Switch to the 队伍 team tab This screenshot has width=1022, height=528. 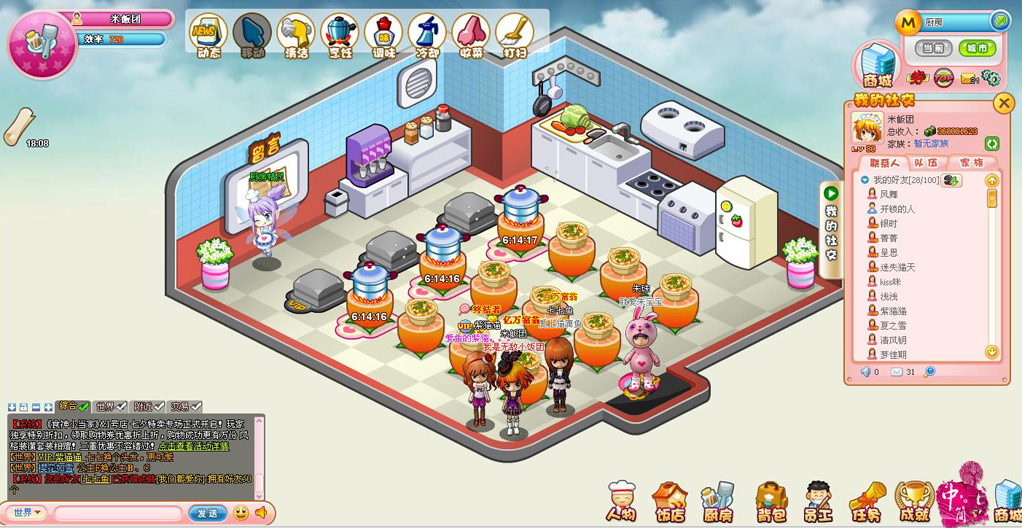click(926, 163)
